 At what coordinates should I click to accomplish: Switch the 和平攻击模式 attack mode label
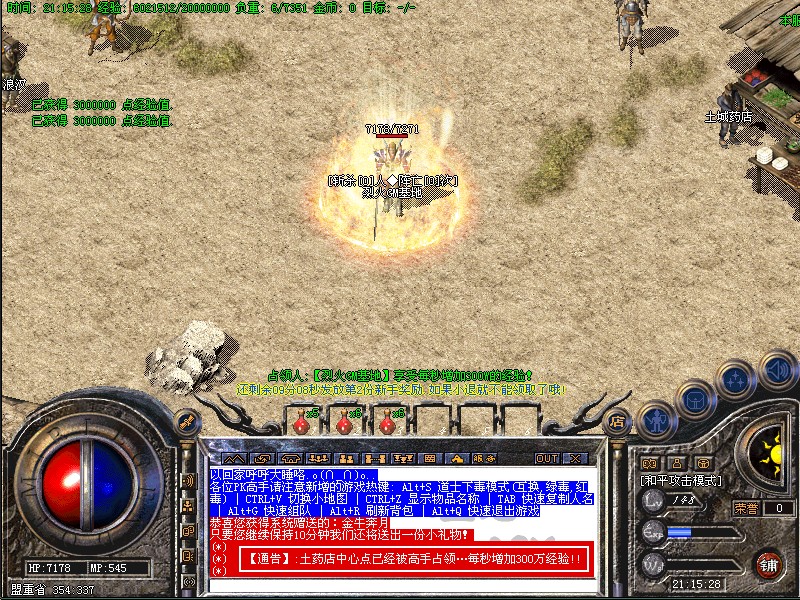pos(680,481)
